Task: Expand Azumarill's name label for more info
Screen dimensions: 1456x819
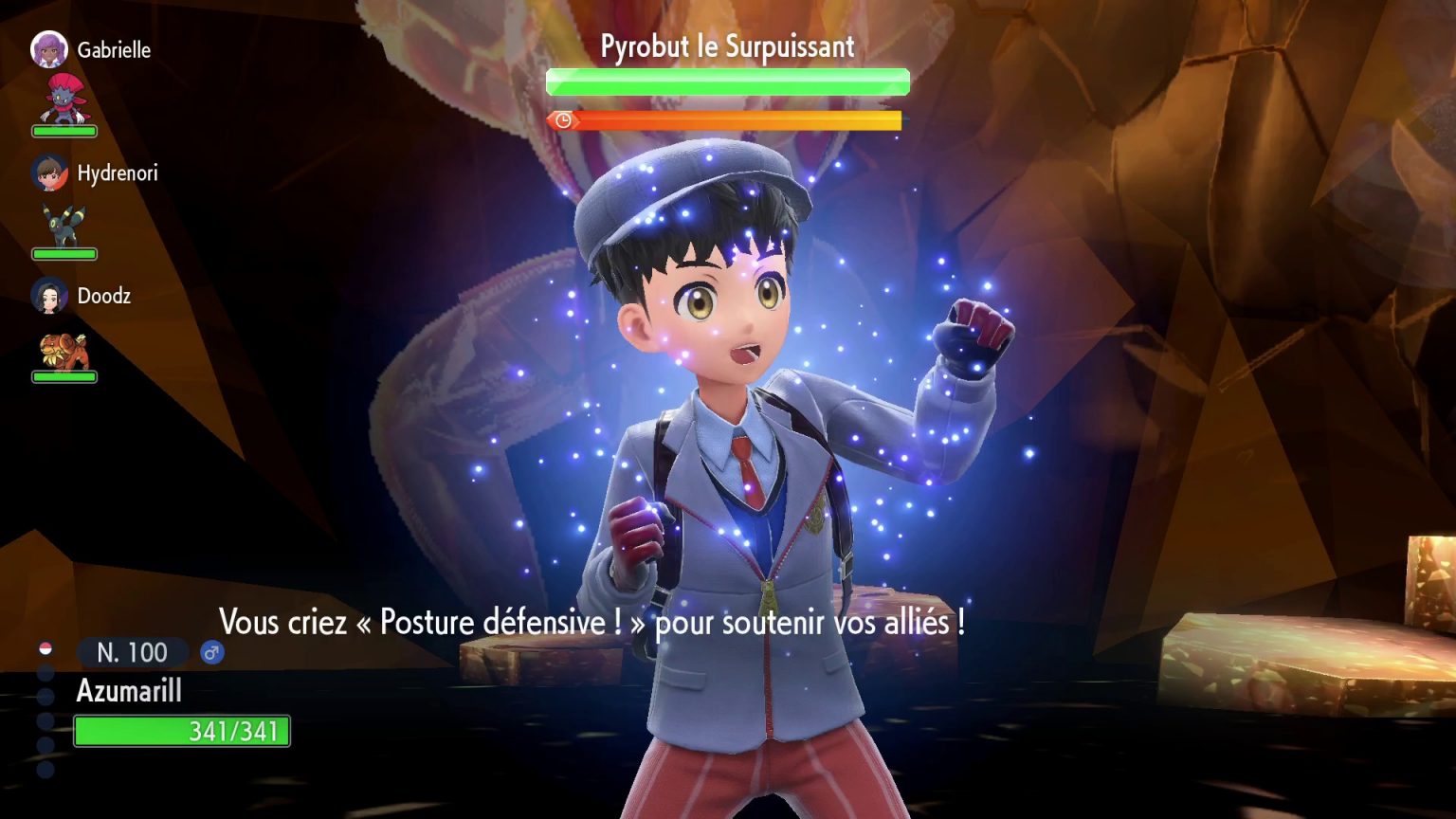Action: 128,691
